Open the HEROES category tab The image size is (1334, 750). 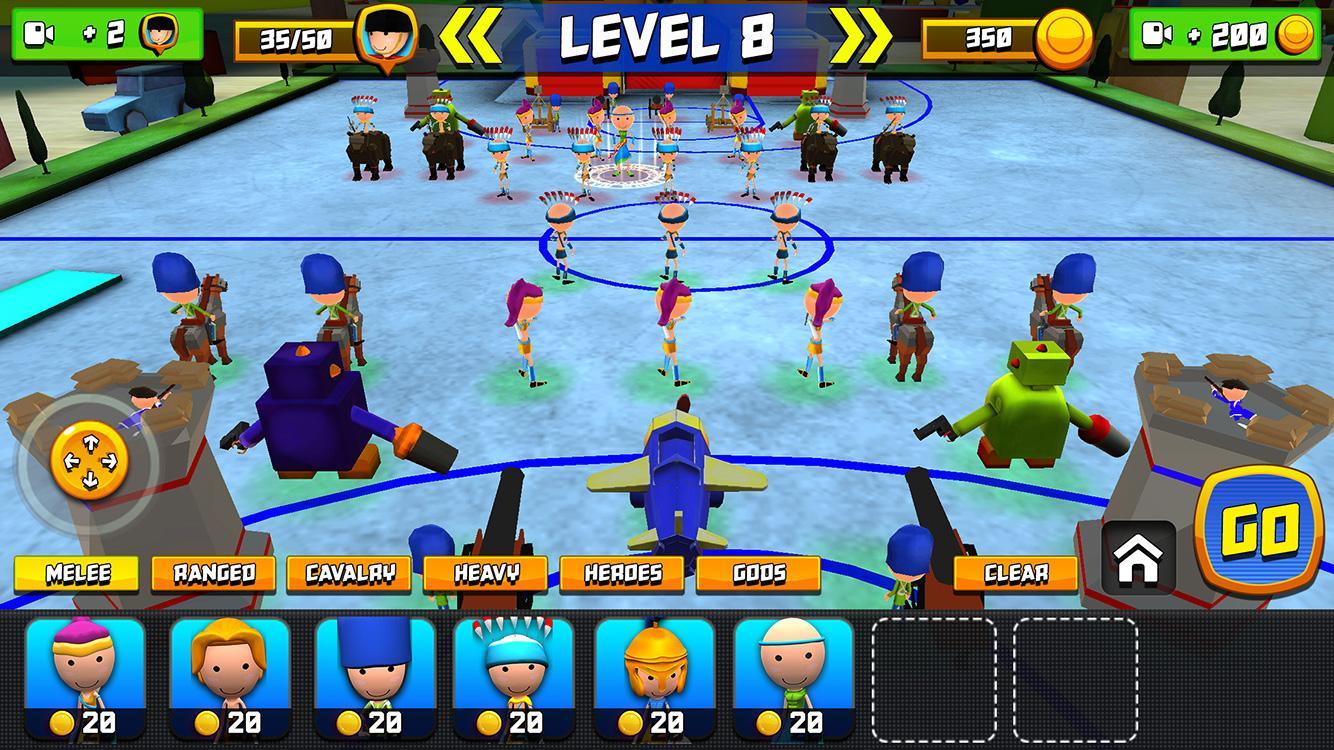tap(623, 574)
